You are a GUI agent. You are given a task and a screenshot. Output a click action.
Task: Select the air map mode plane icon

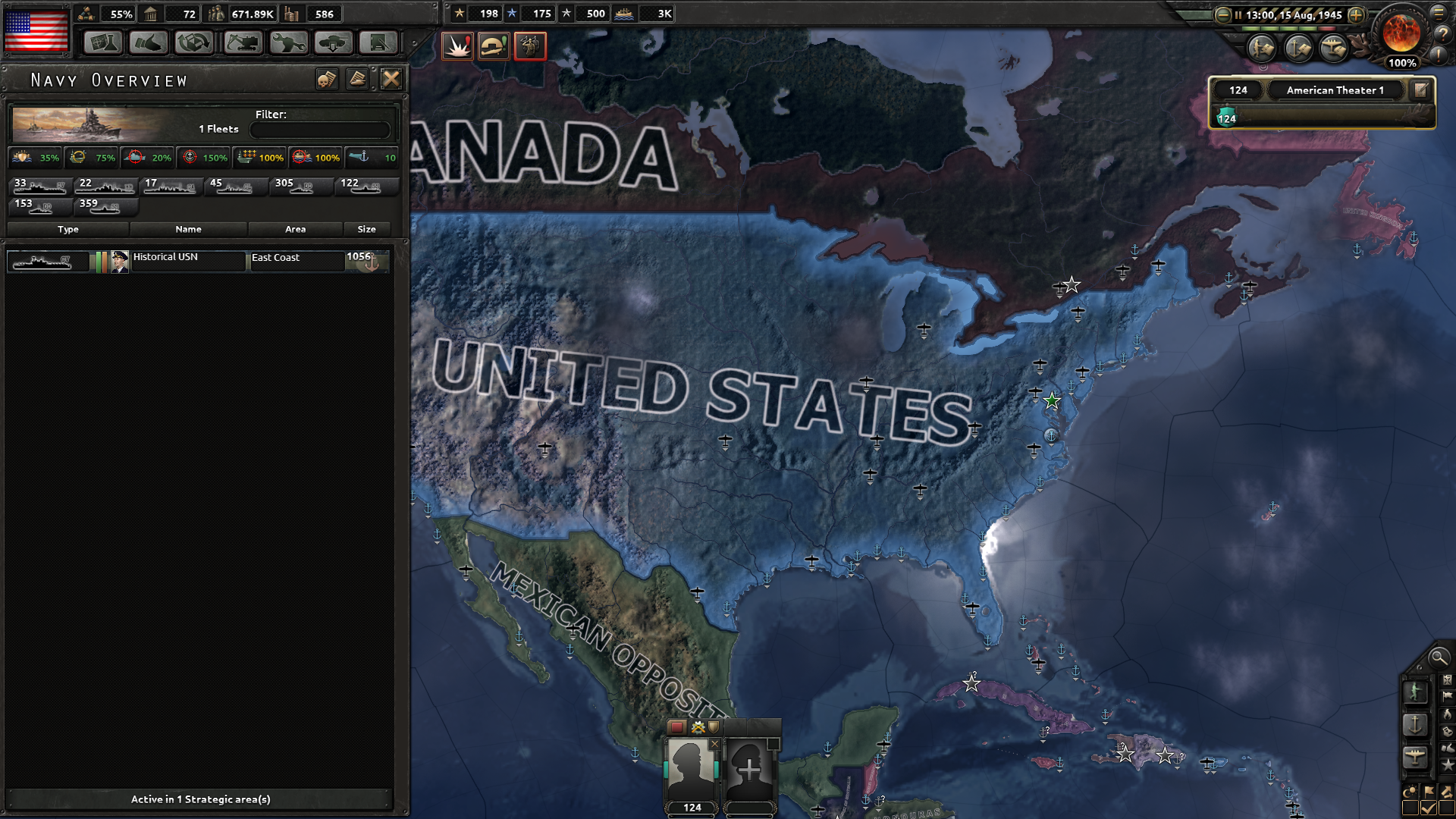(x=1415, y=757)
